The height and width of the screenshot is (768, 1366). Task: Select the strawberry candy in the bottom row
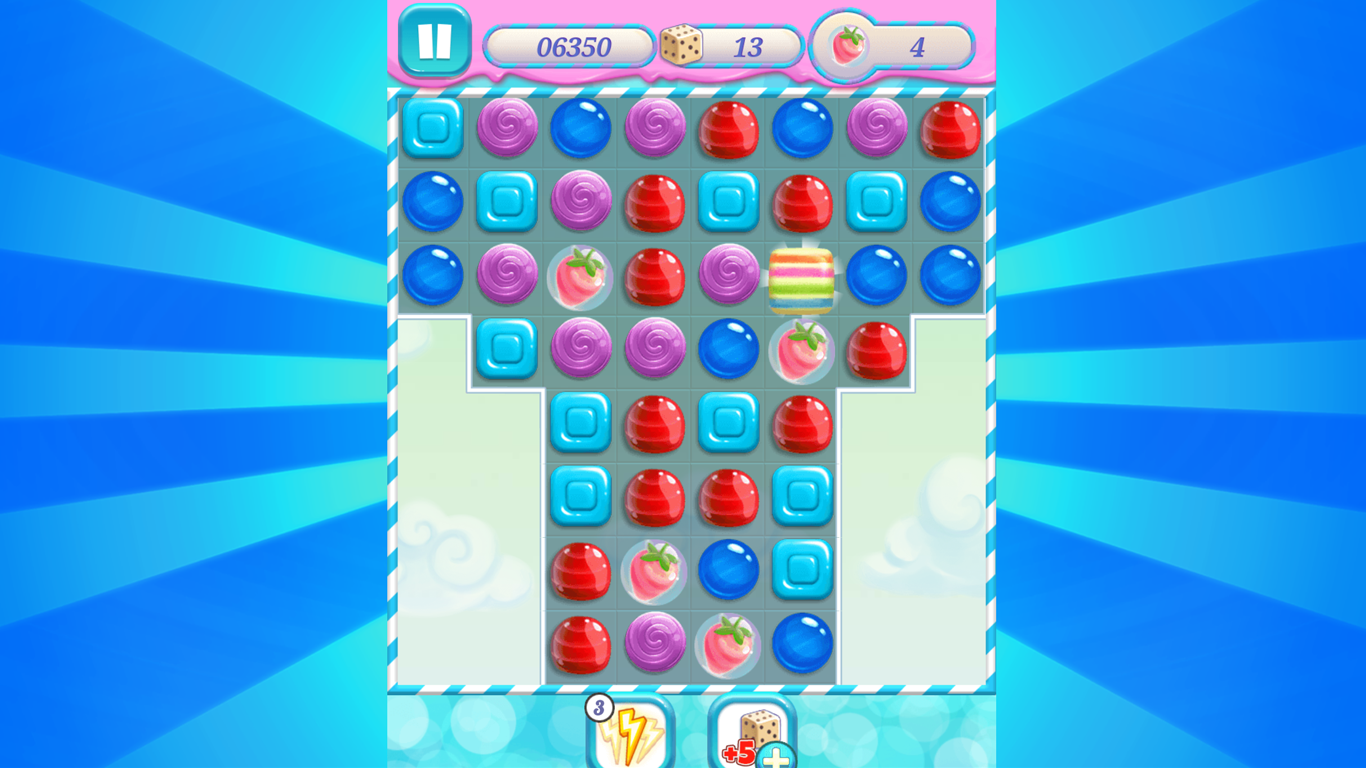[728, 645]
